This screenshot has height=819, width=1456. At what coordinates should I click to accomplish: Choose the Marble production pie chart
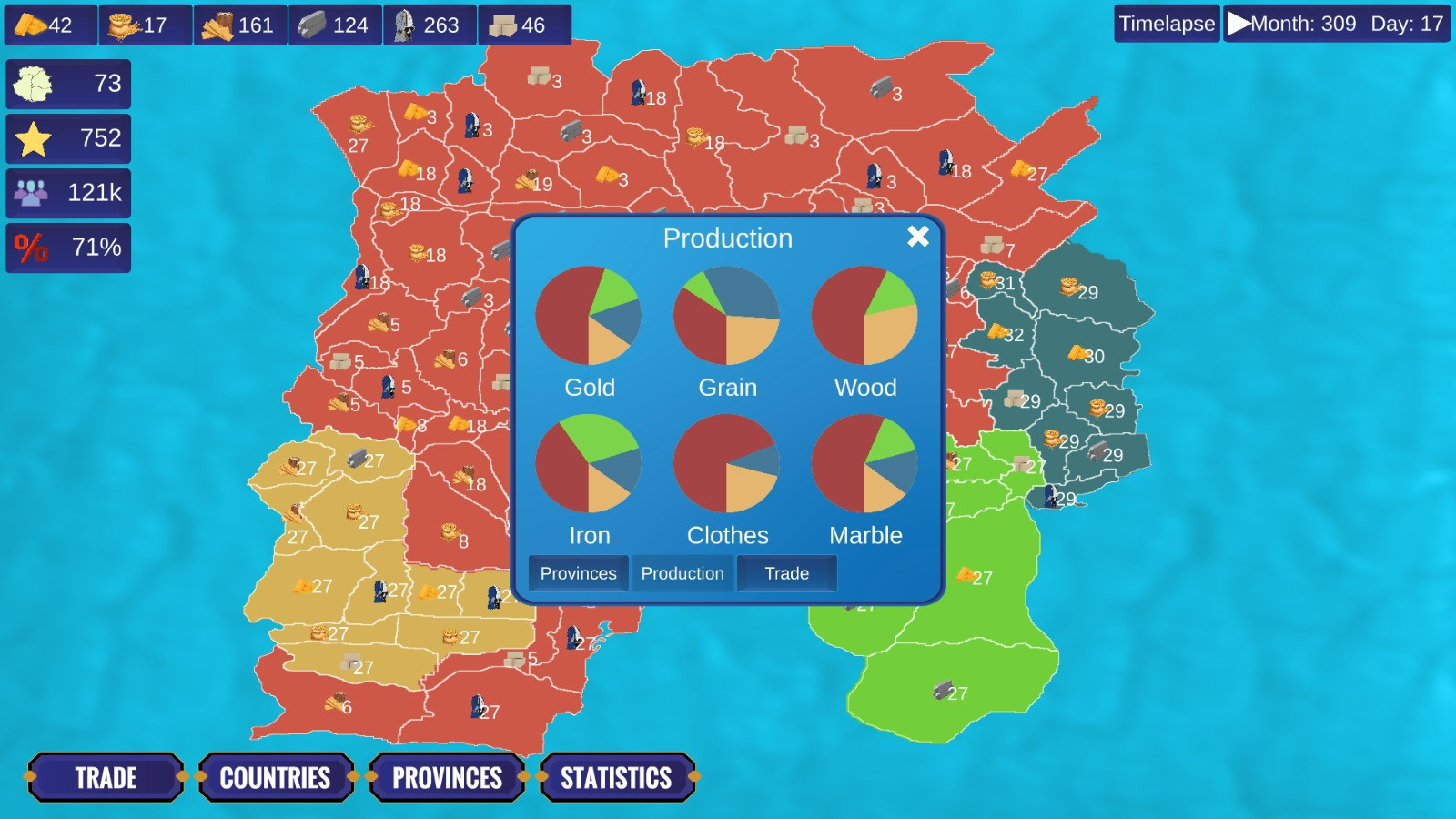click(864, 464)
